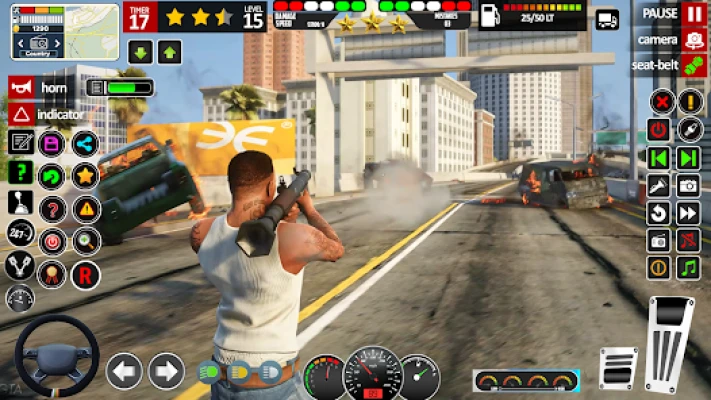
Task: Select the fast-forward arrows icon
Action: click(688, 213)
